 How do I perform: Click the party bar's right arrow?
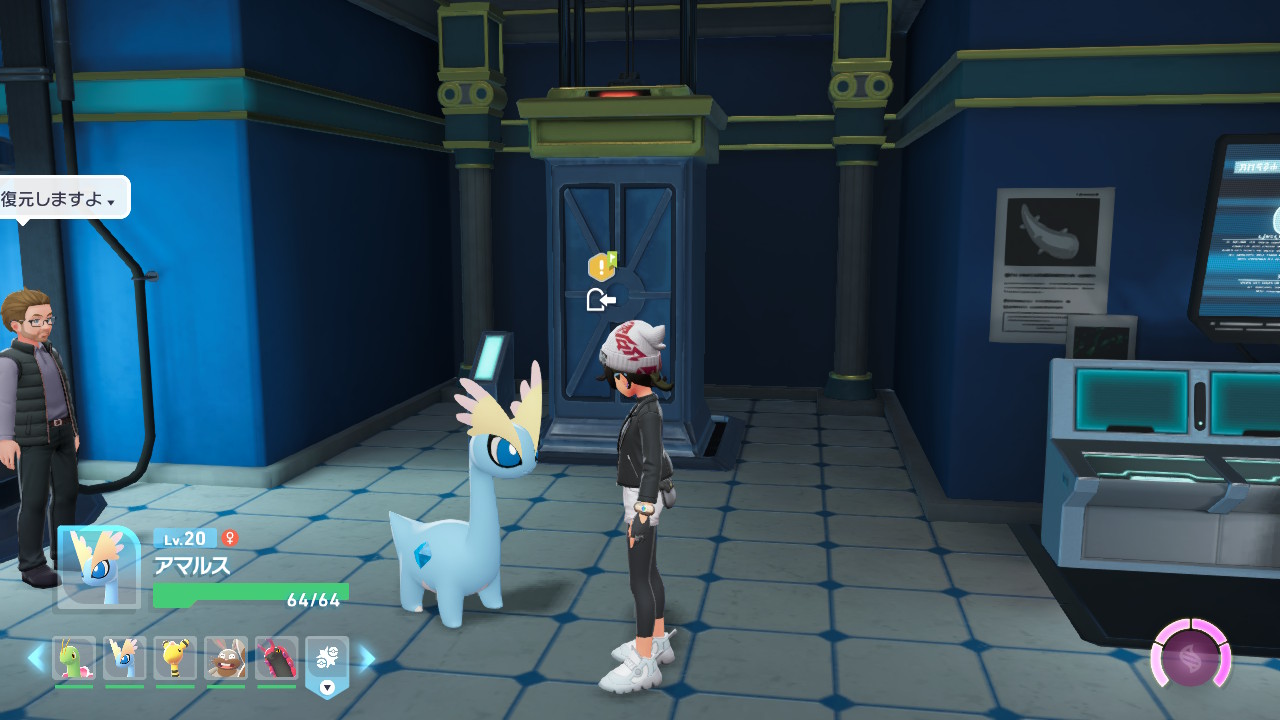(367, 658)
